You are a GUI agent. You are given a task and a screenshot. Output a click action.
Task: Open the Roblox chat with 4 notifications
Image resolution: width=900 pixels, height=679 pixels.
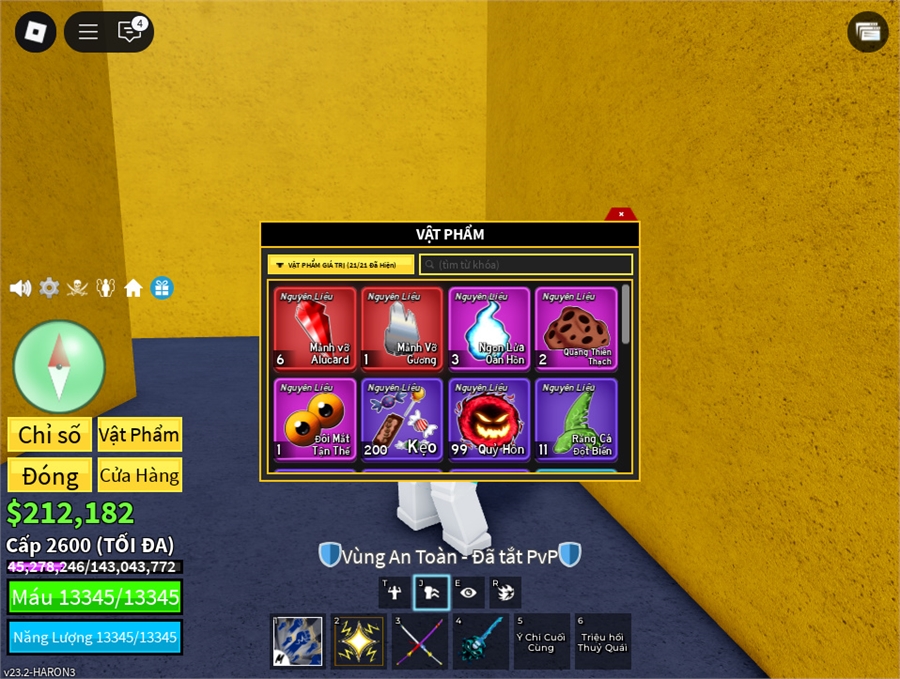pos(130,32)
